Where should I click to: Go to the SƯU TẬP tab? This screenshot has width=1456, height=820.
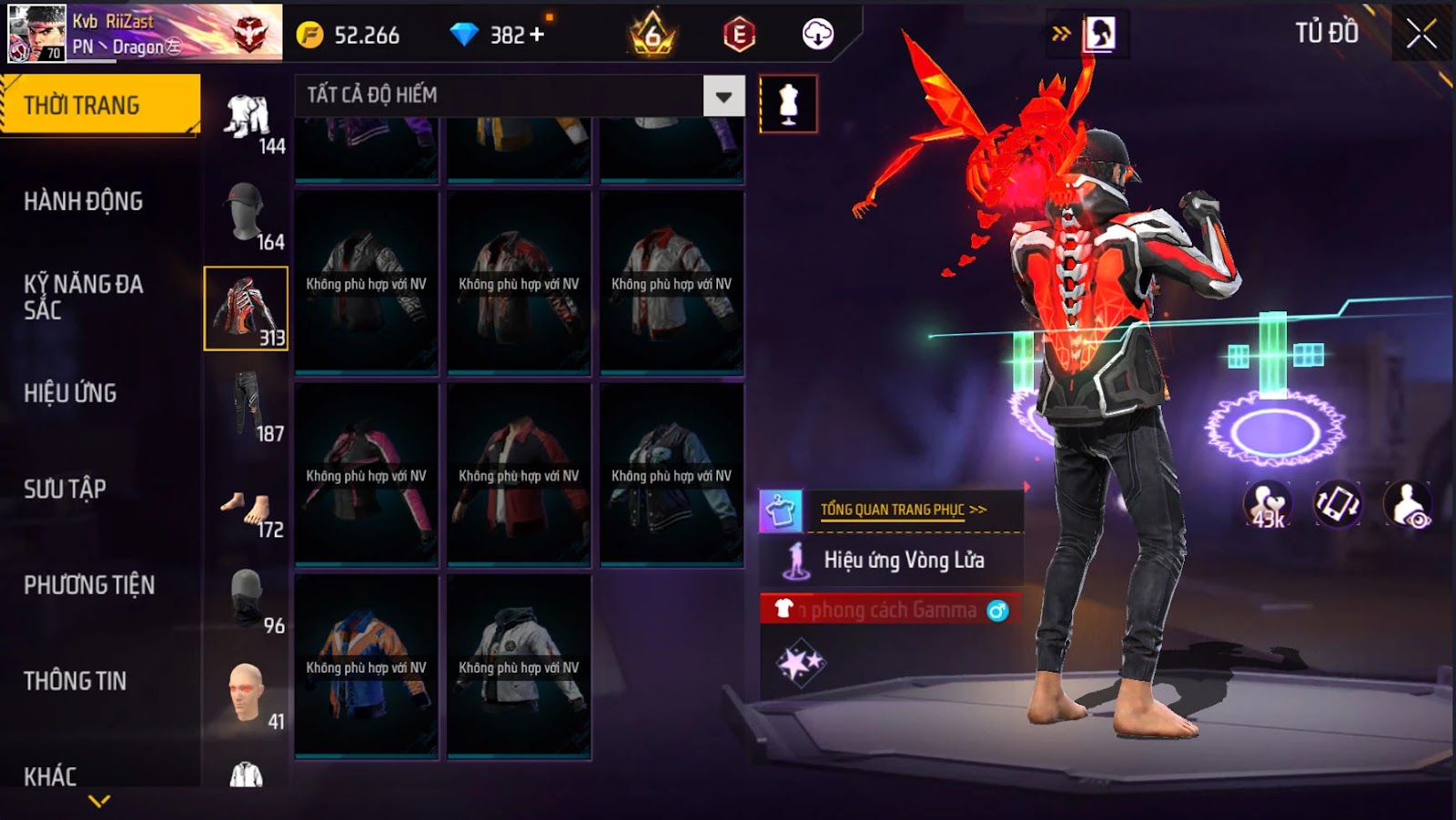click(66, 489)
